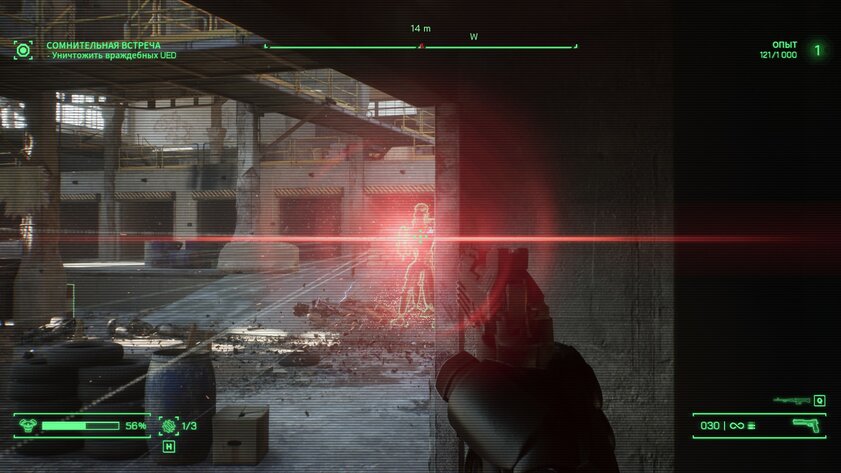Click the red objective marker on compass
This screenshot has width=841, height=473.
[x=423, y=46]
